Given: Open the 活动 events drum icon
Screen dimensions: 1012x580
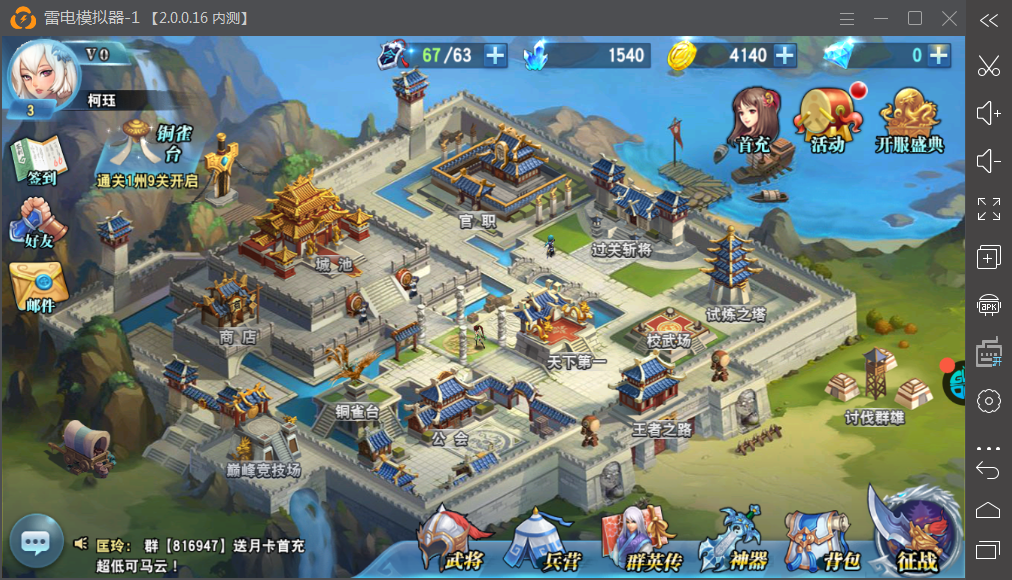Looking at the screenshot, I should coord(827,120).
